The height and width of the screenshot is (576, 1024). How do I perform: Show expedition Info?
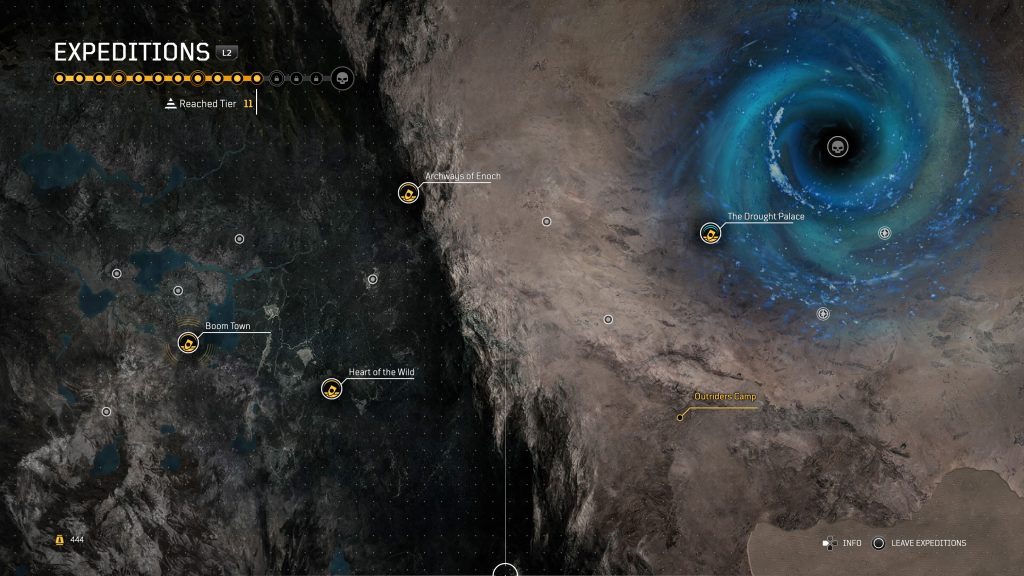pyautogui.click(x=851, y=543)
